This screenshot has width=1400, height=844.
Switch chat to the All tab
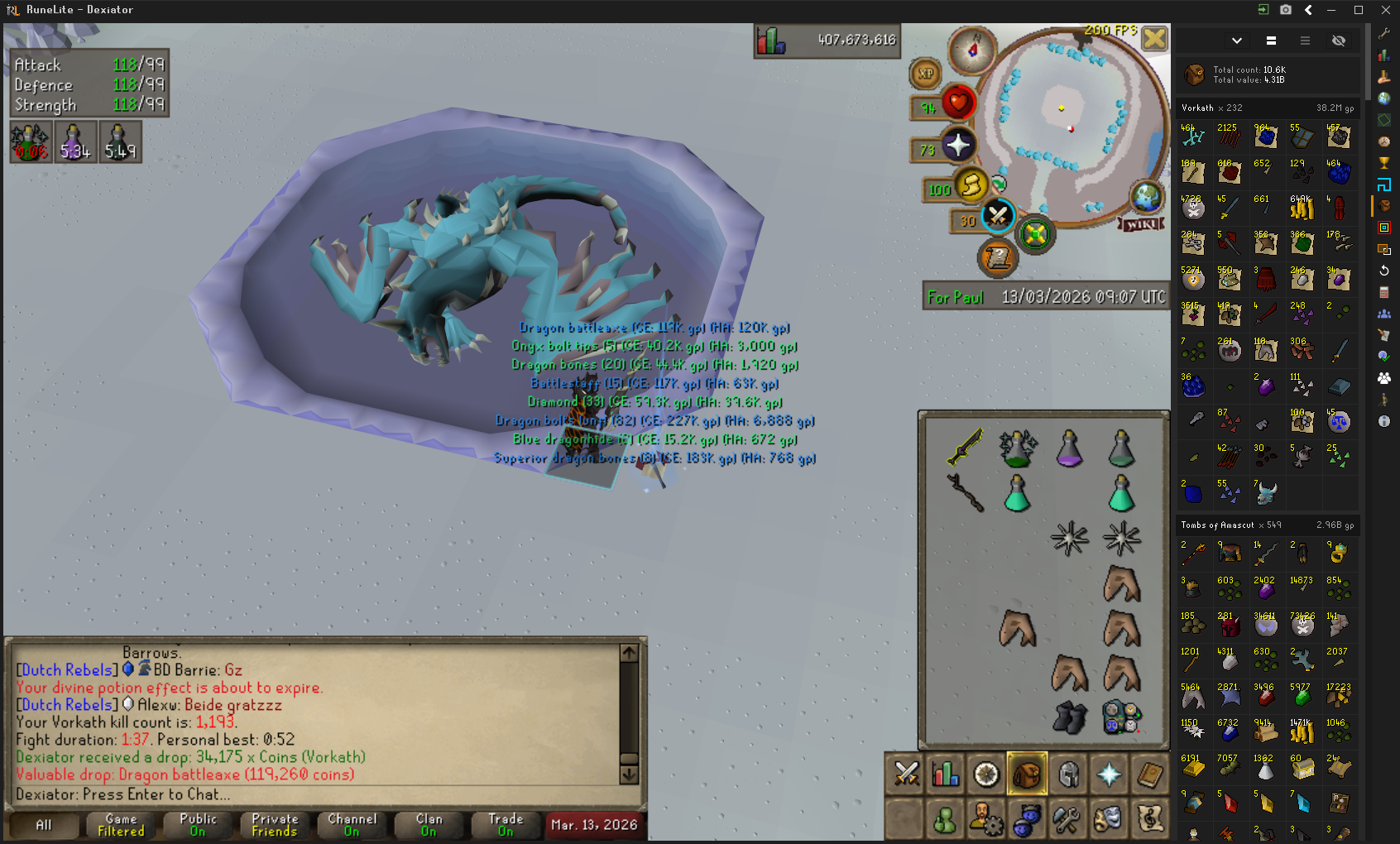(x=44, y=824)
